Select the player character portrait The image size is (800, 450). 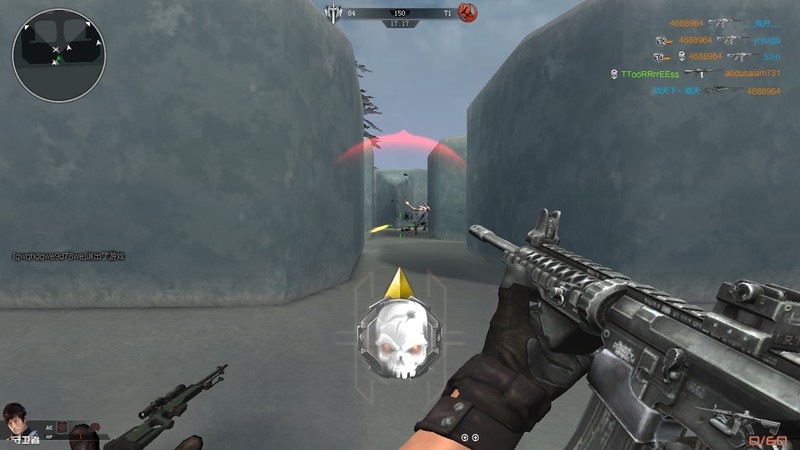click(x=14, y=417)
